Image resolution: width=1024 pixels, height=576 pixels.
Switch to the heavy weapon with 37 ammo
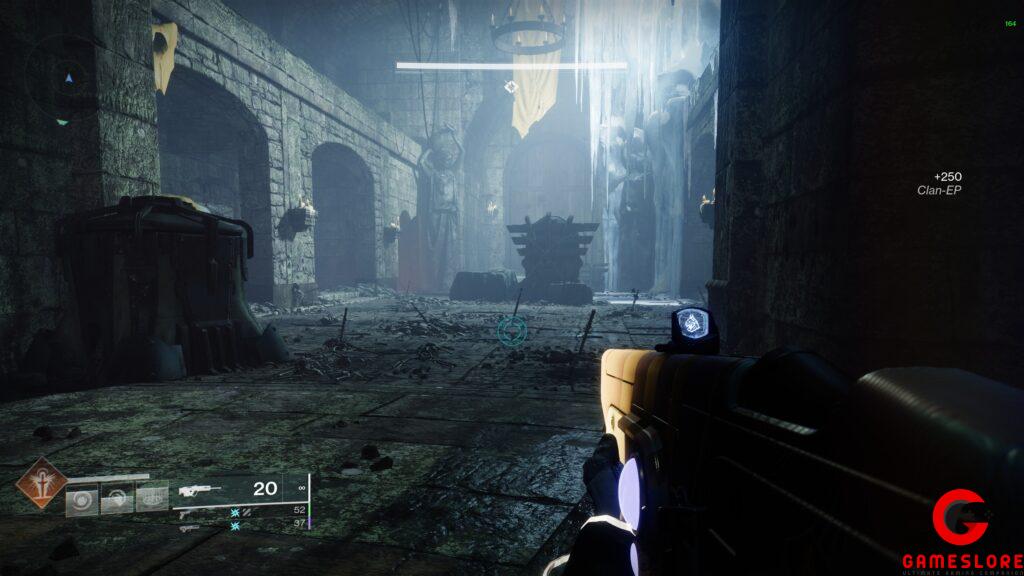189,526
